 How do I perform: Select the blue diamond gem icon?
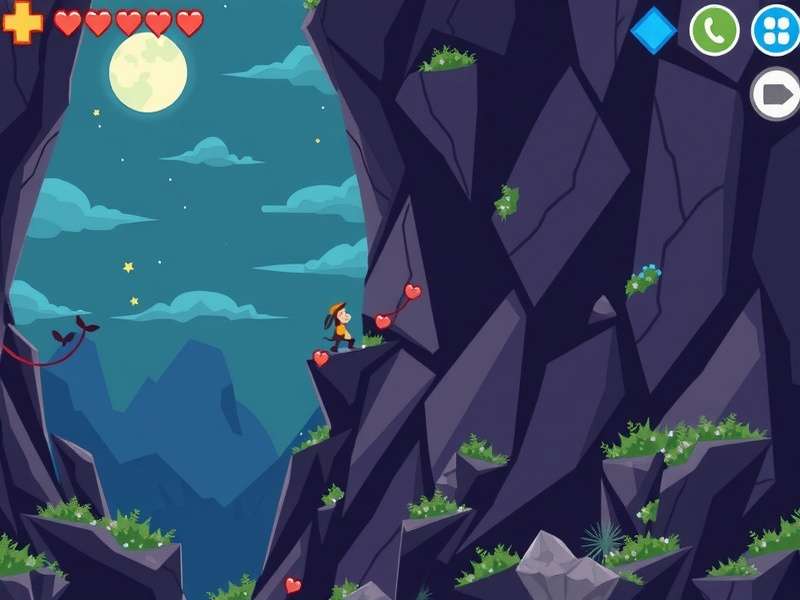[x=654, y=30]
